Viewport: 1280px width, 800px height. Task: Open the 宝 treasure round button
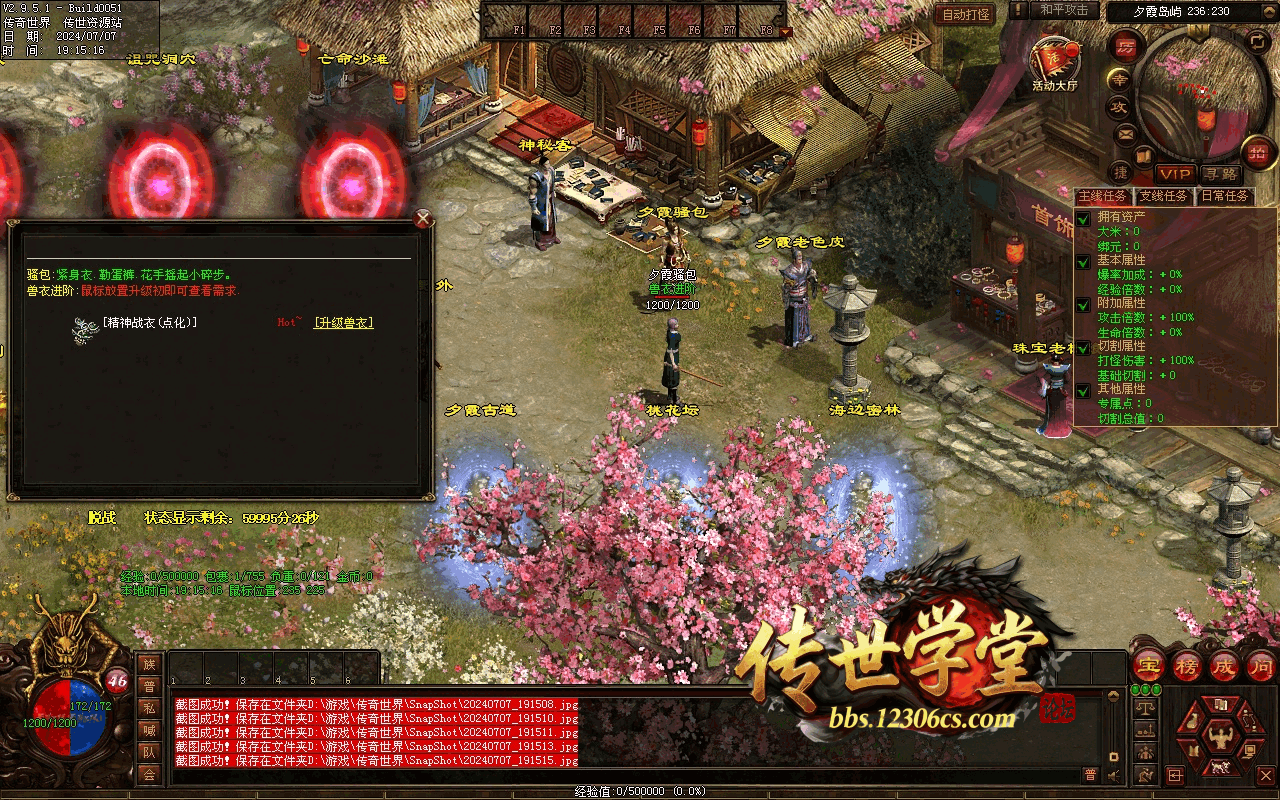(1148, 665)
